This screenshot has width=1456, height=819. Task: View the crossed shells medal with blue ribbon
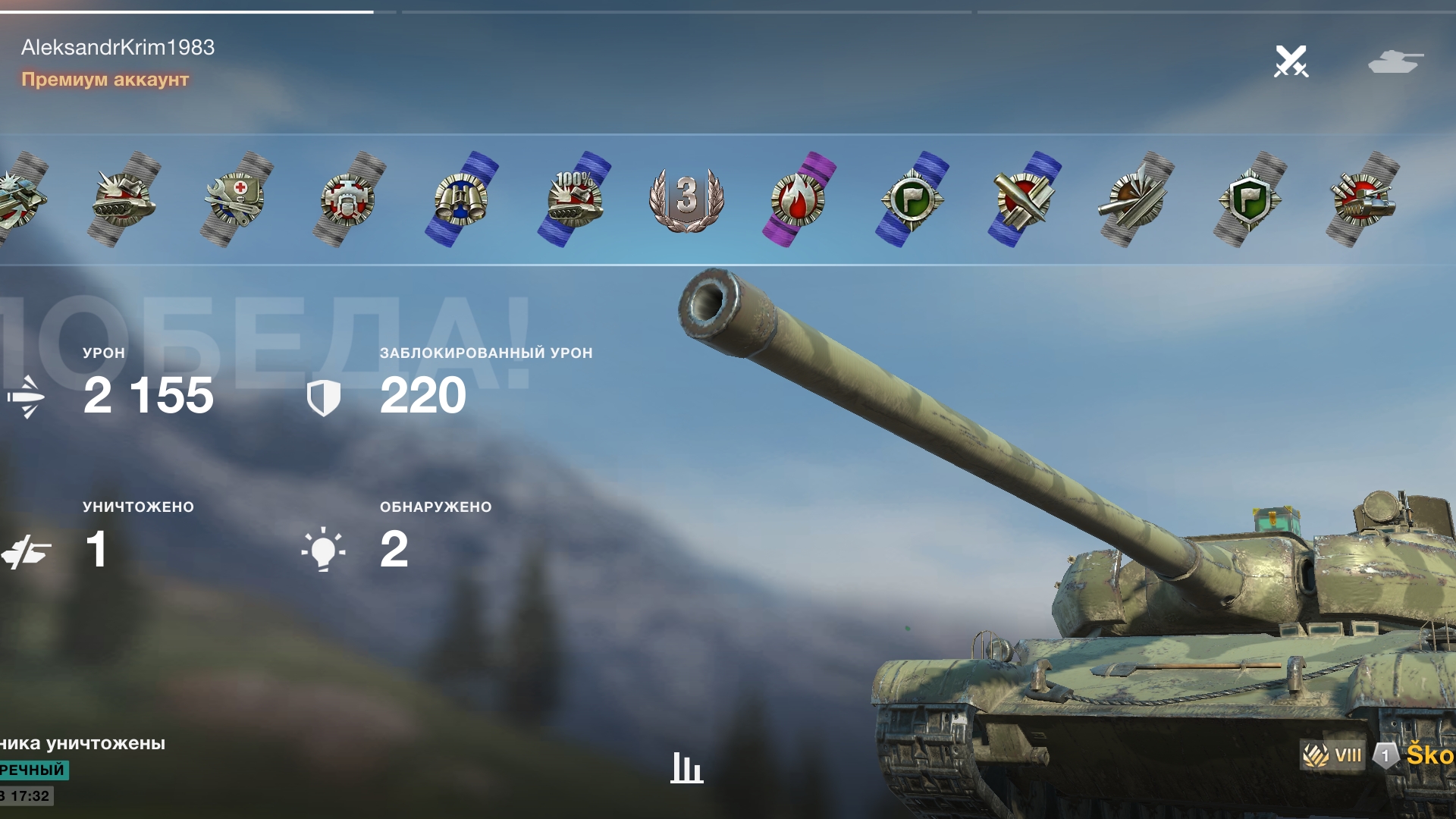click(1024, 199)
